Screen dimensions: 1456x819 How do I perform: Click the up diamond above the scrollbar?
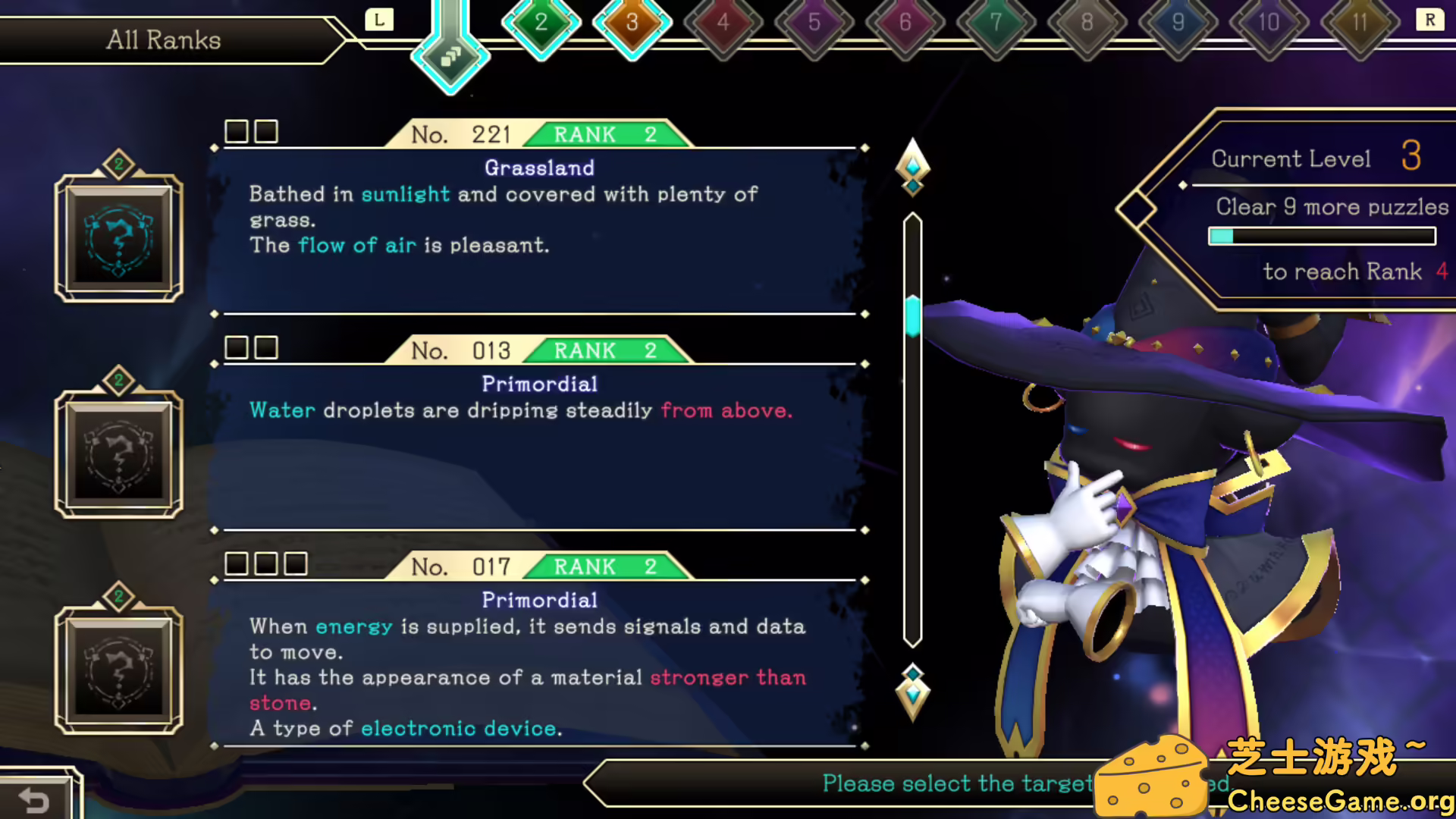coord(912,168)
